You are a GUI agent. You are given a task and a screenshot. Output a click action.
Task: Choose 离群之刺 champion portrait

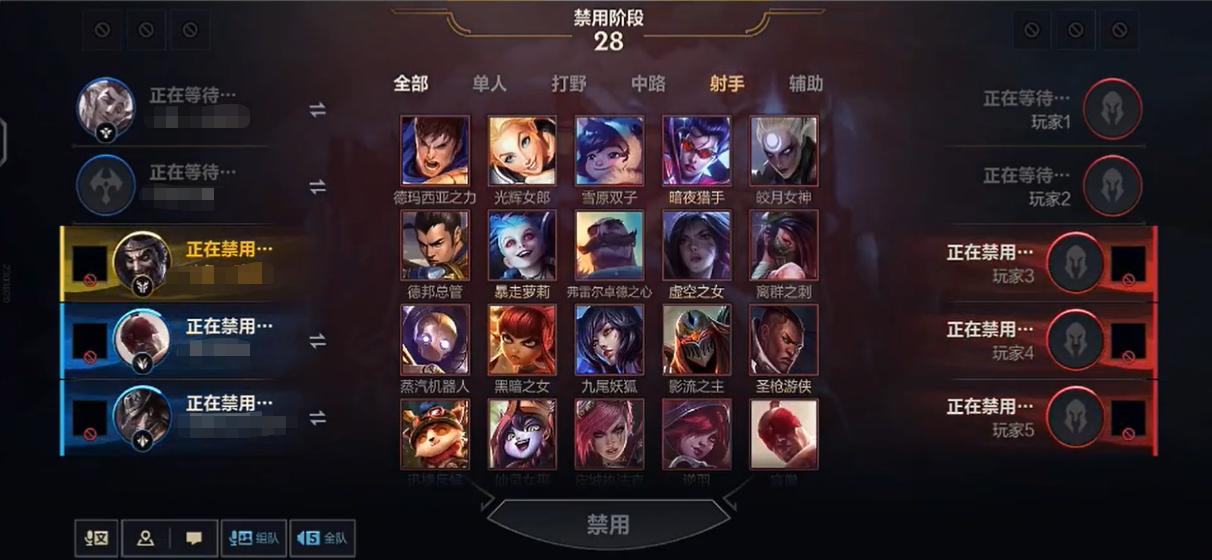(784, 245)
